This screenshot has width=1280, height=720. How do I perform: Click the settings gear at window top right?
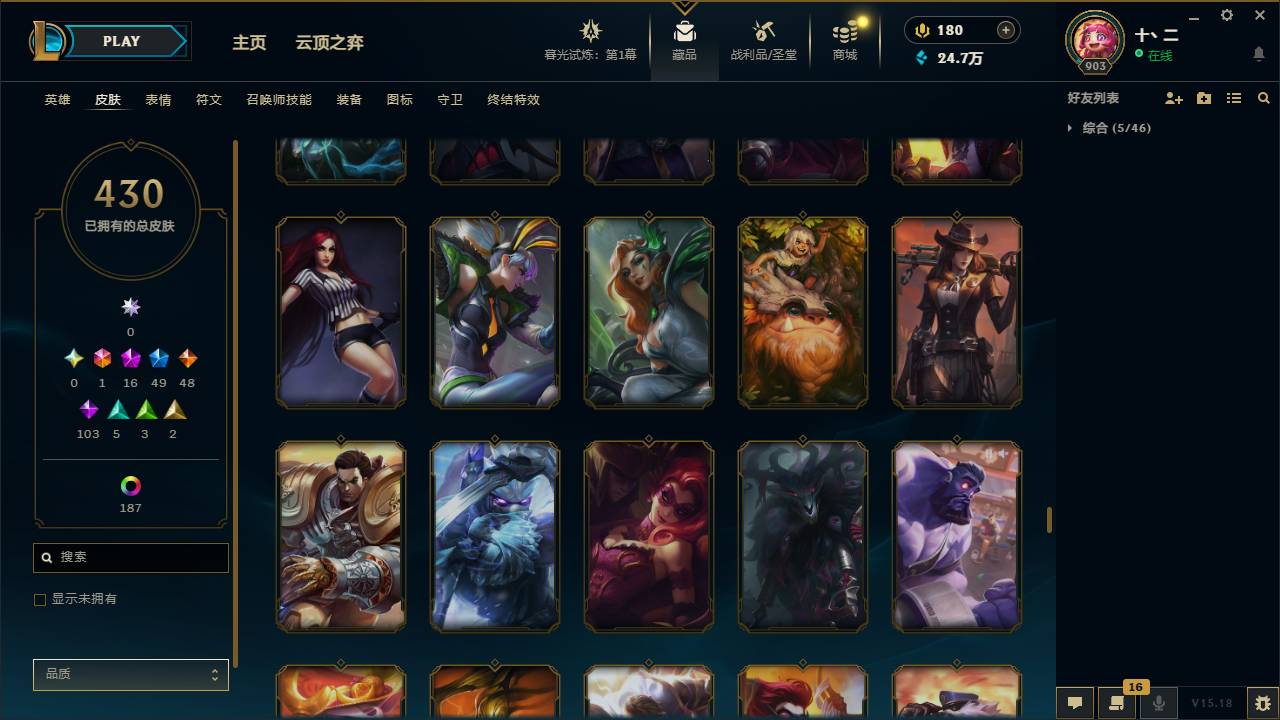pyautogui.click(x=1226, y=15)
